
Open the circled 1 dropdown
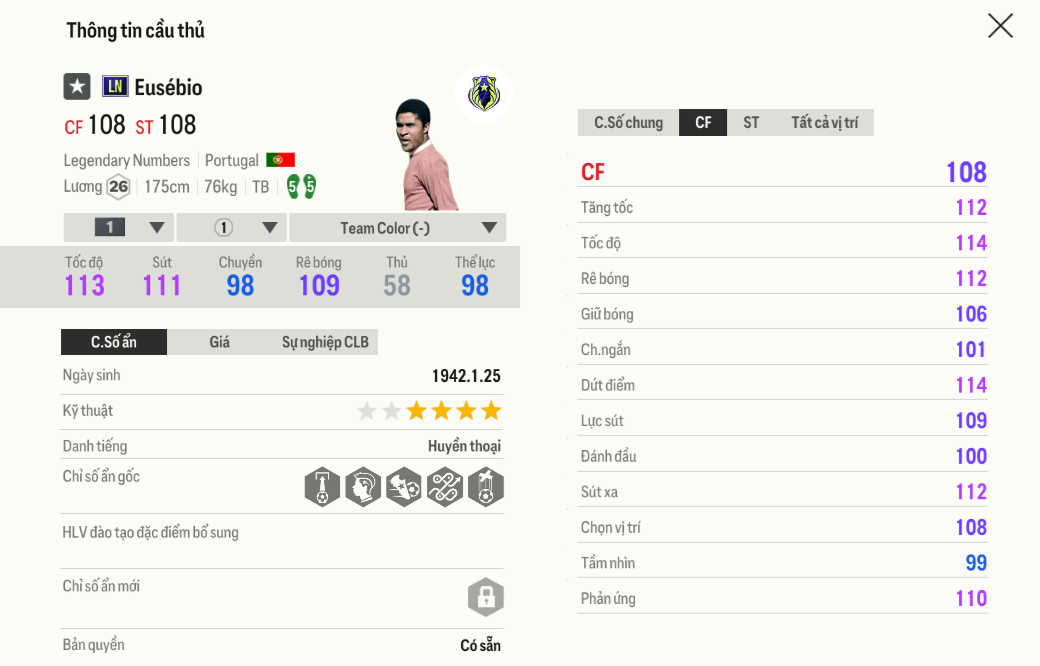(232, 228)
